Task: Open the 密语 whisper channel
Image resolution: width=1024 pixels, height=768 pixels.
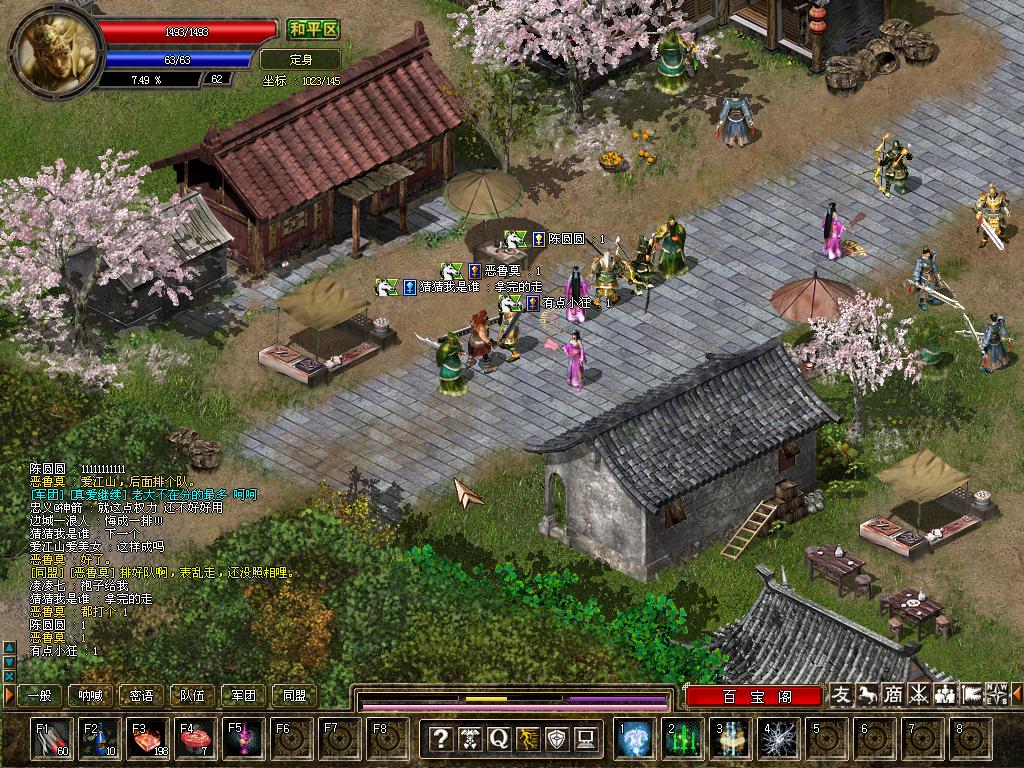Action: [x=142, y=695]
